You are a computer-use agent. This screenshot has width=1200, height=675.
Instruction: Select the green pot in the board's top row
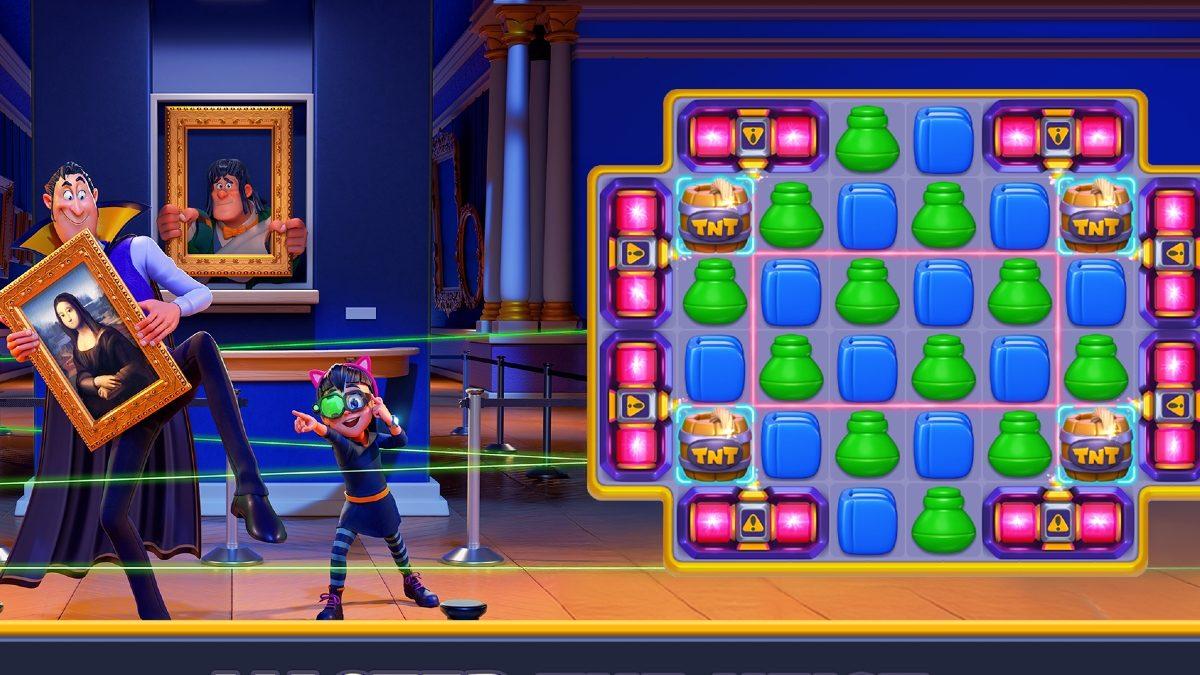tap(867, 140)
